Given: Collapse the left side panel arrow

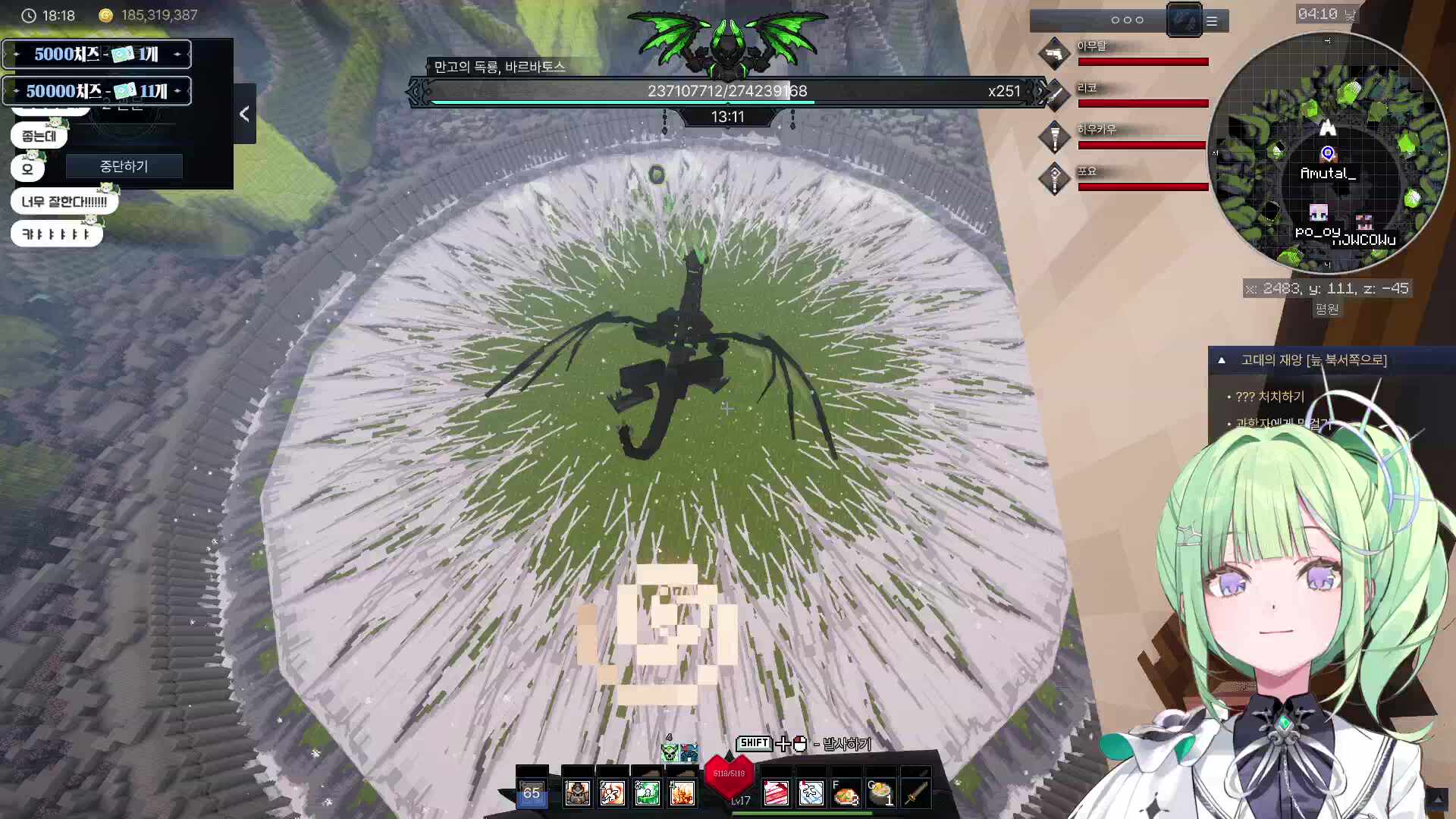Looking at the screenshot, I should (244, 114).
